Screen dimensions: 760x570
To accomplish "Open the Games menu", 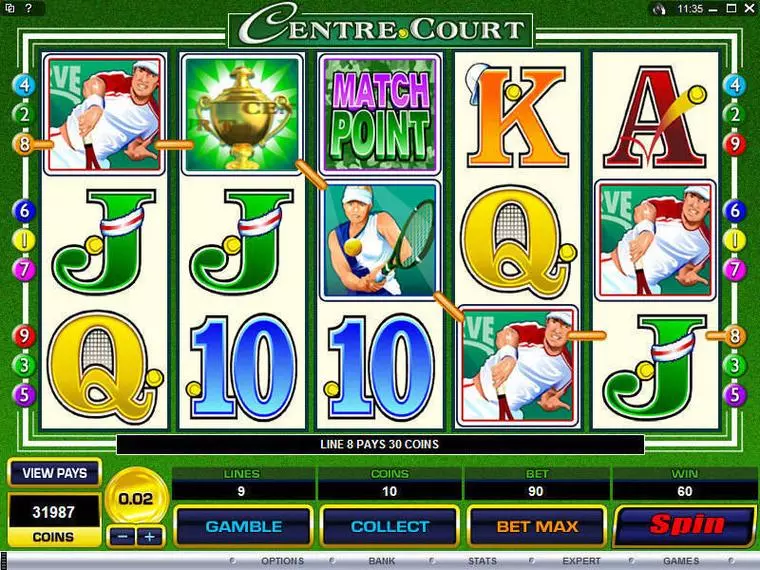I will tap(681, 562).
